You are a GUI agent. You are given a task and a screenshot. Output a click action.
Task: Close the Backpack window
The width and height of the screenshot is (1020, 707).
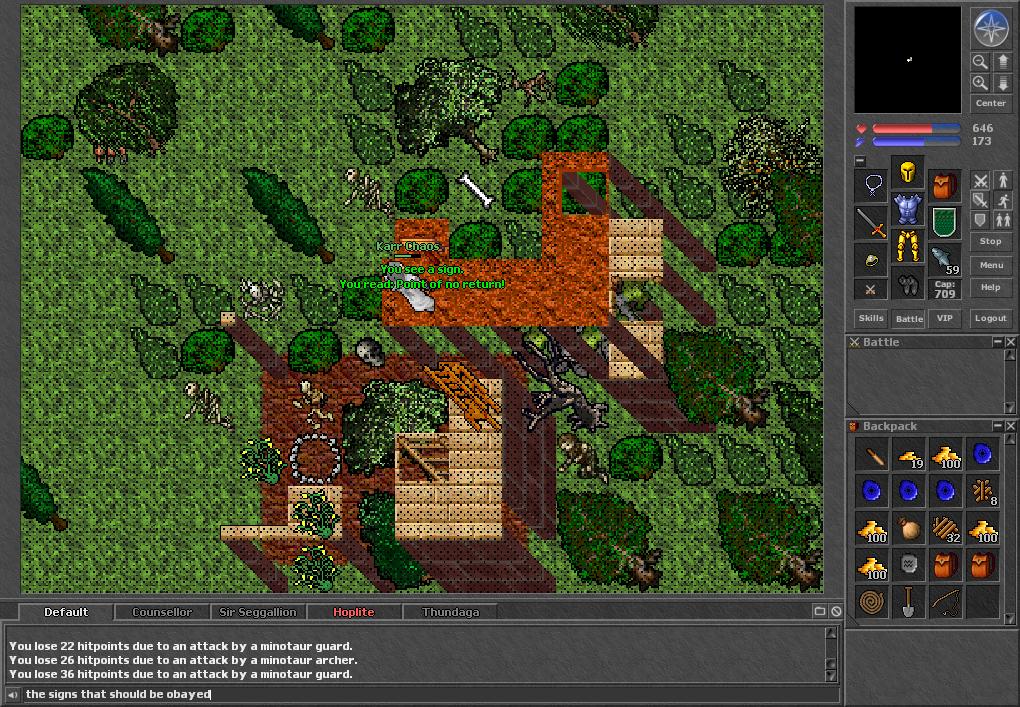pos(1011,426)
